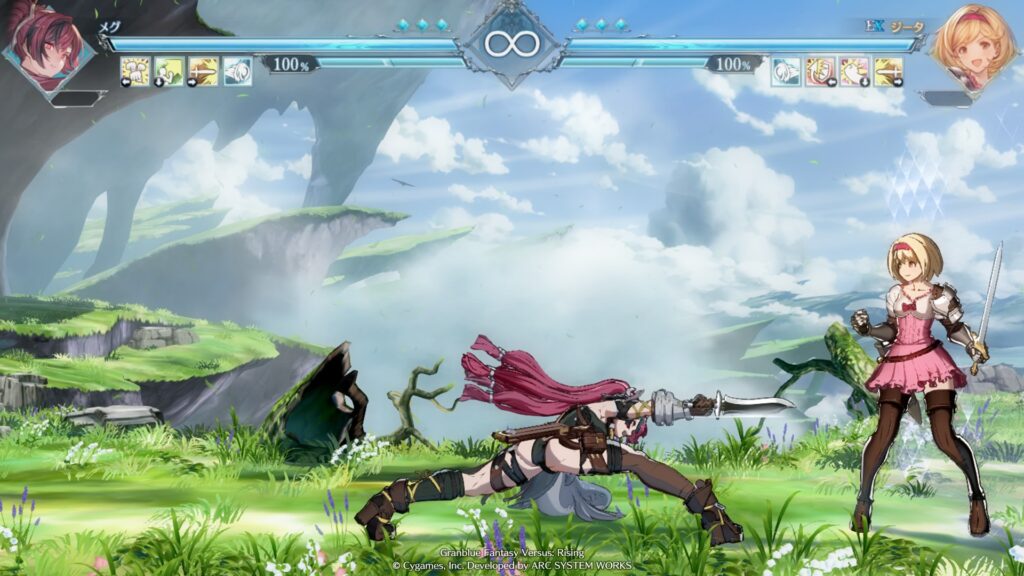The height and width of the screenshot is (576, 1024).
Task: Activate Meg's blue swirl skill icon
Action: click(237, 71)
